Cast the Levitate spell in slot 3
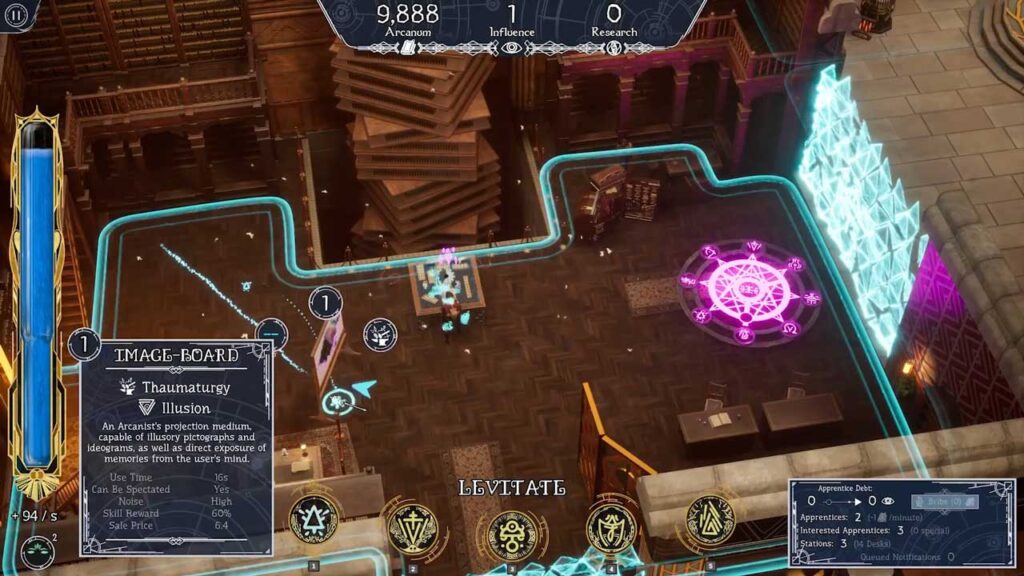Viewport: 1024px width, 576px height. tap(512, 532)
